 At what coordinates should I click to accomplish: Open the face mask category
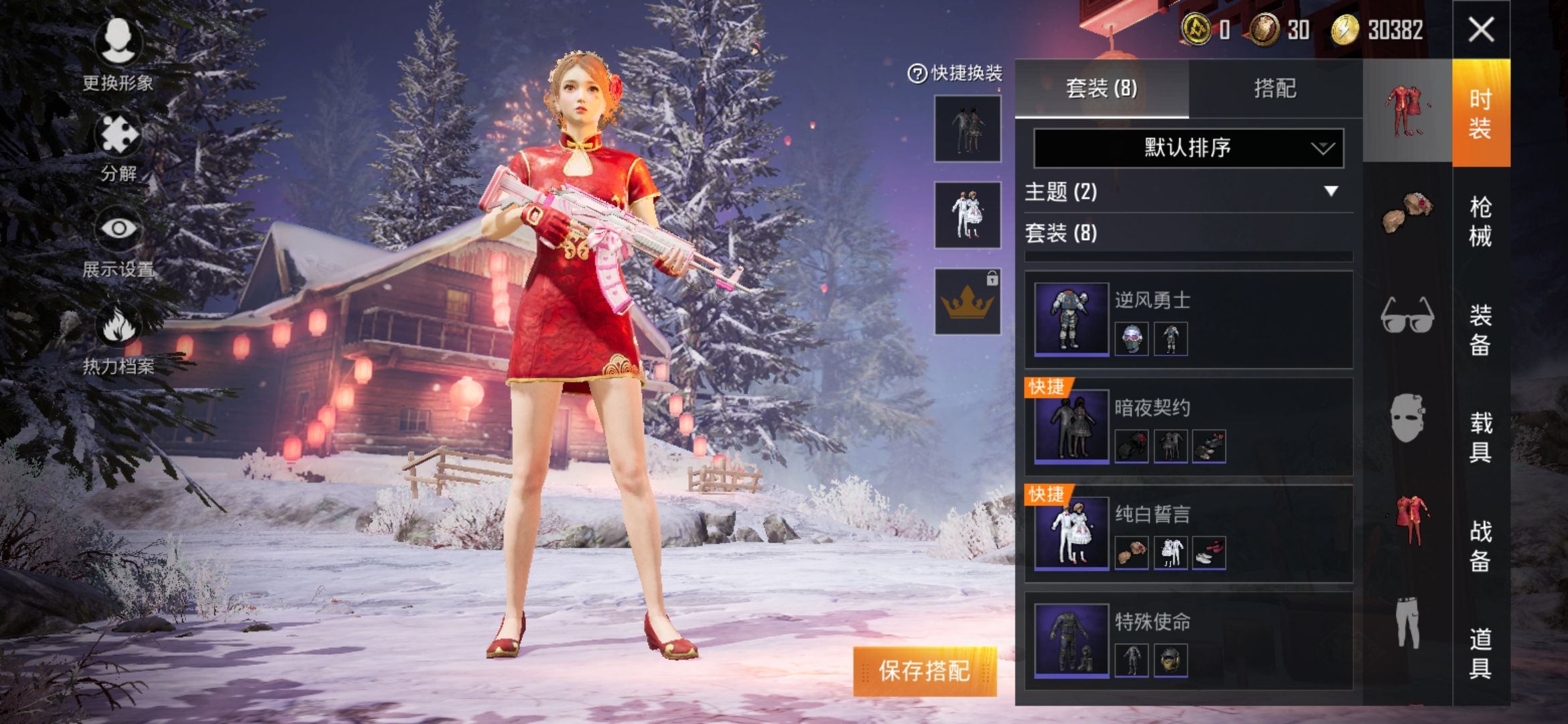pos(1407,418)
